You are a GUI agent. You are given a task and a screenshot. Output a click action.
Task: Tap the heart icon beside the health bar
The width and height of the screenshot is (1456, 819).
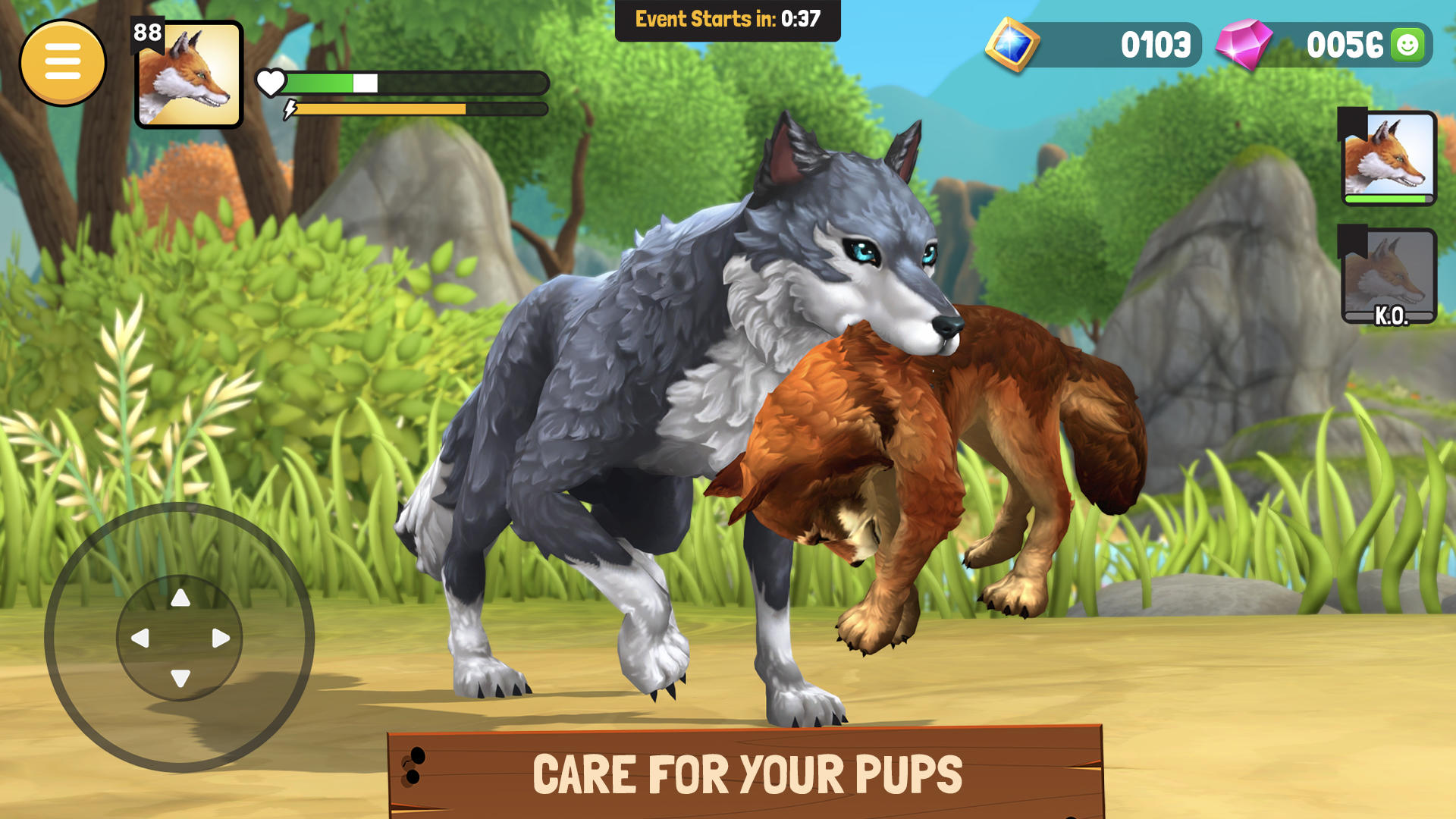[x=272, y=80]
